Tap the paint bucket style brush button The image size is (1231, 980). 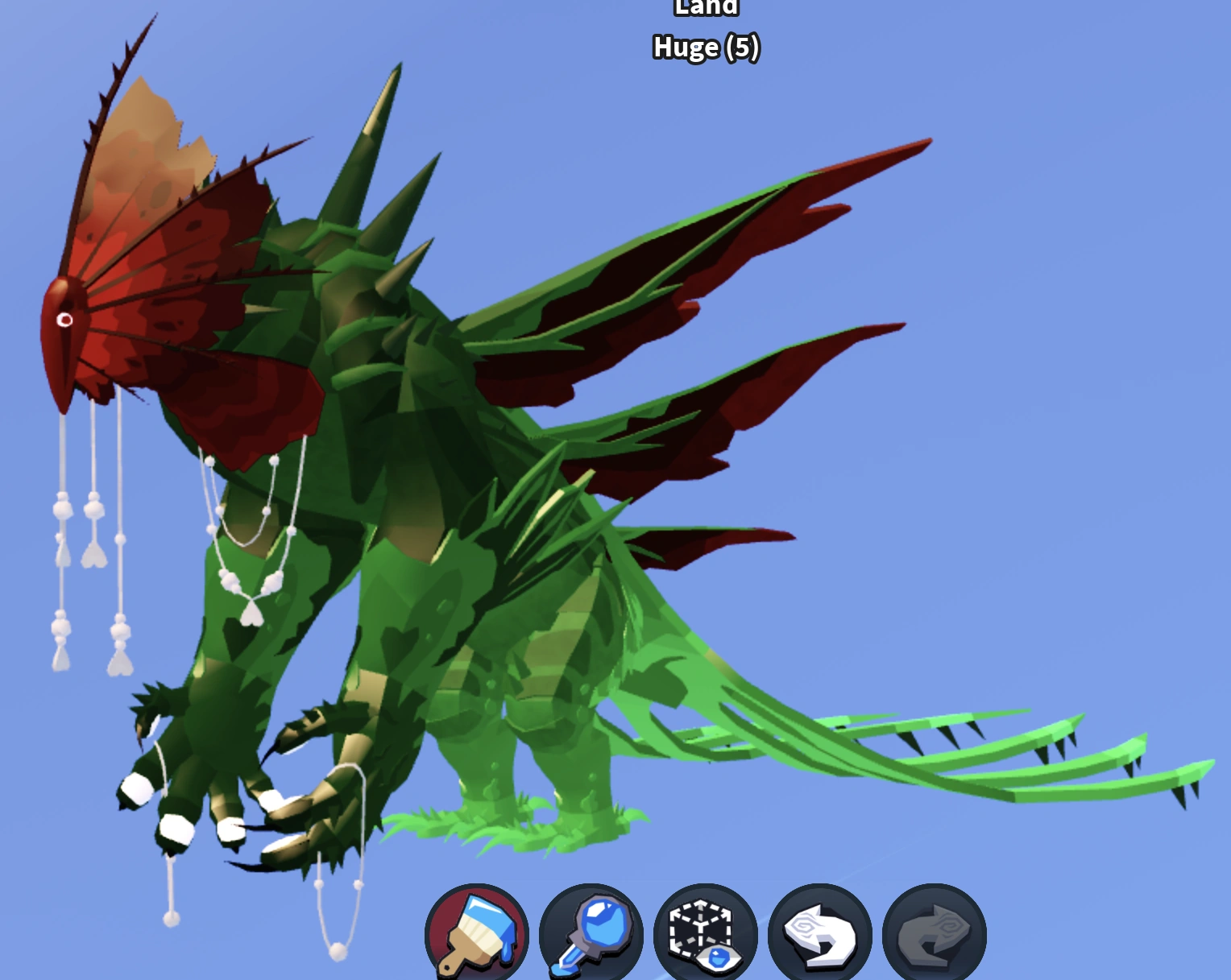tap(475, 932)
